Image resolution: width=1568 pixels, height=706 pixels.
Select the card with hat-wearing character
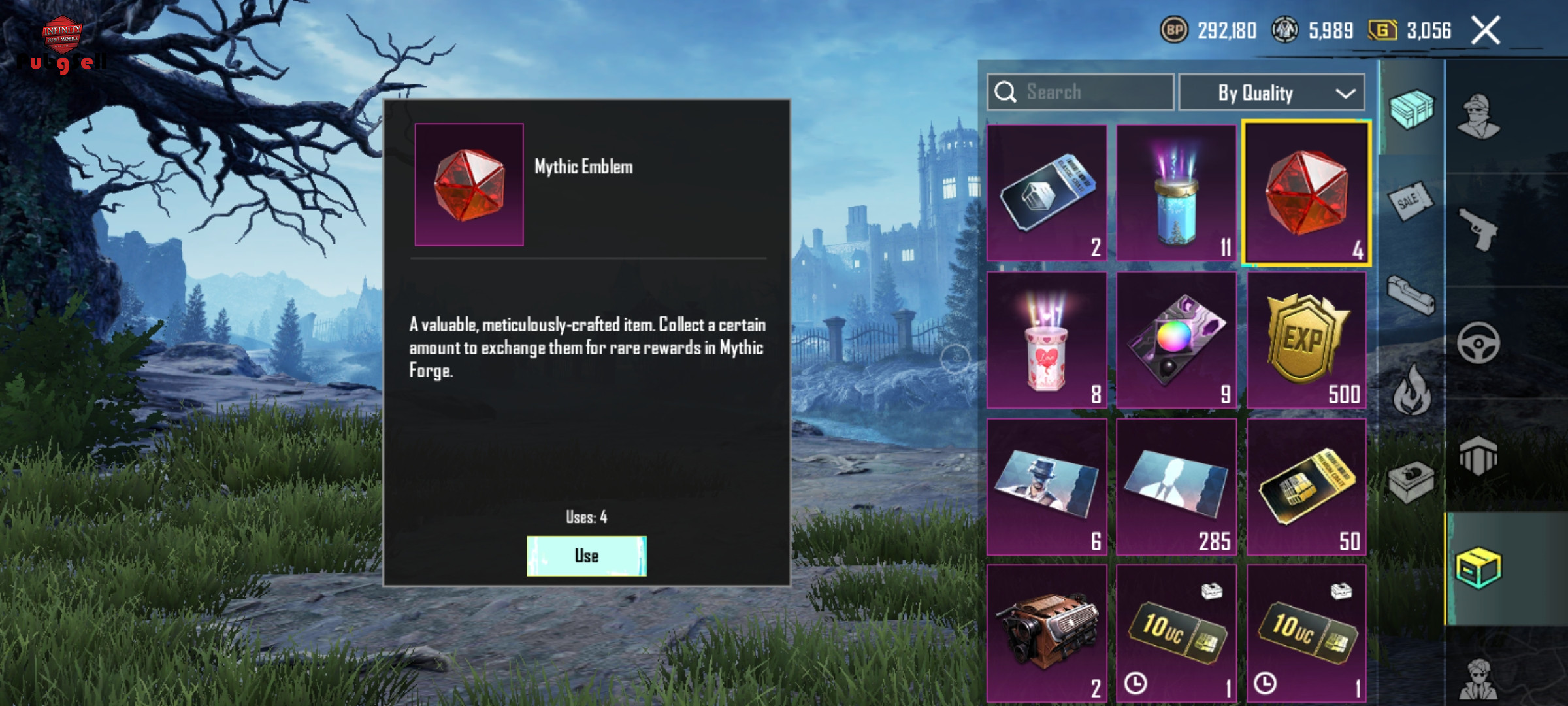[x=1047, y=488]
